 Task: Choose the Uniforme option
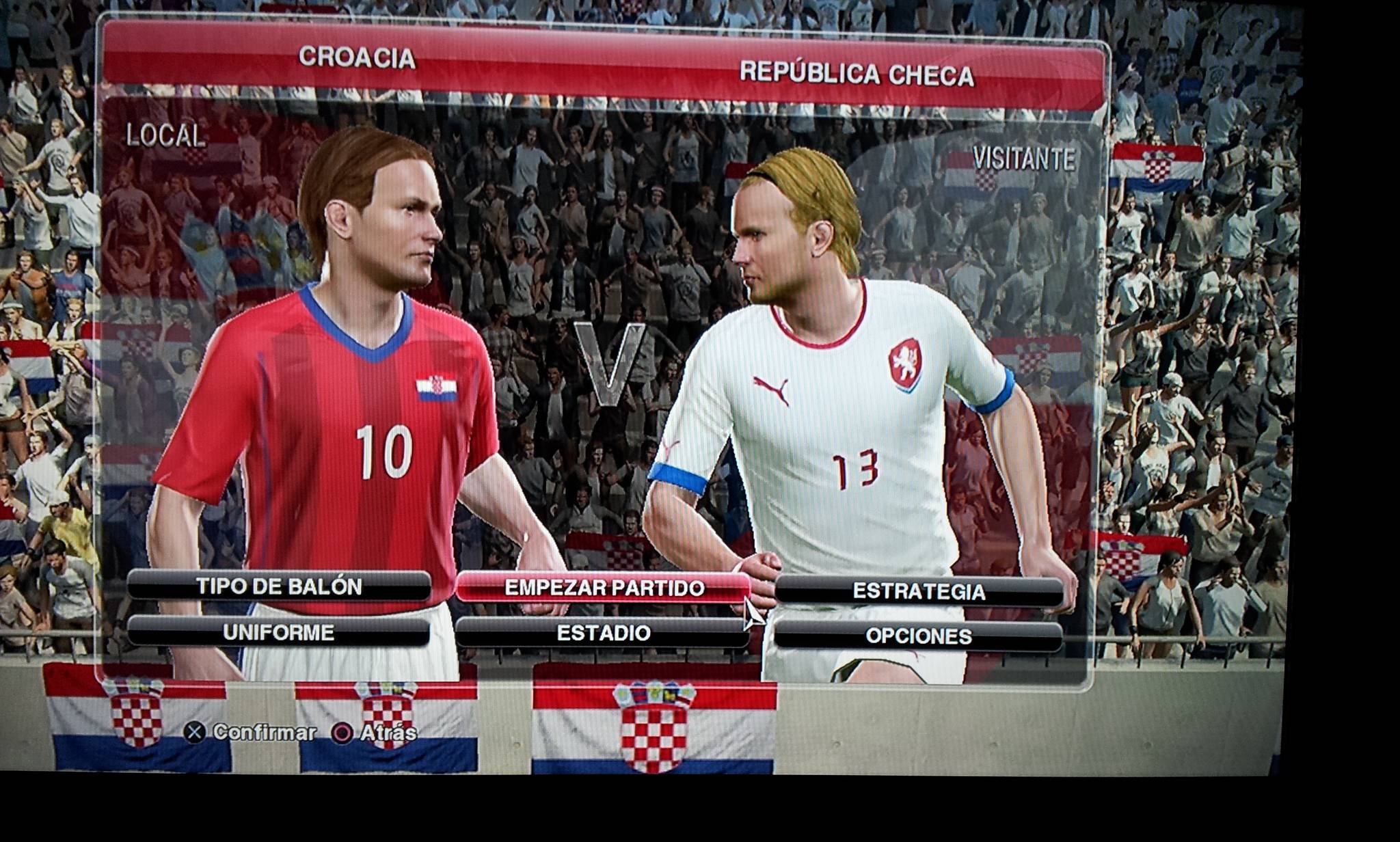point(279,632)
